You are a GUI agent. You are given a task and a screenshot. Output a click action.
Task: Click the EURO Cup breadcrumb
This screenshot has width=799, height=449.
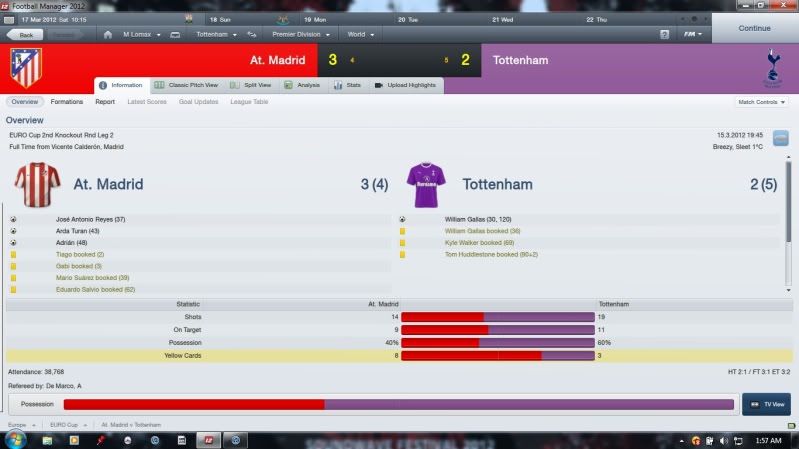(x=64, y=425)
